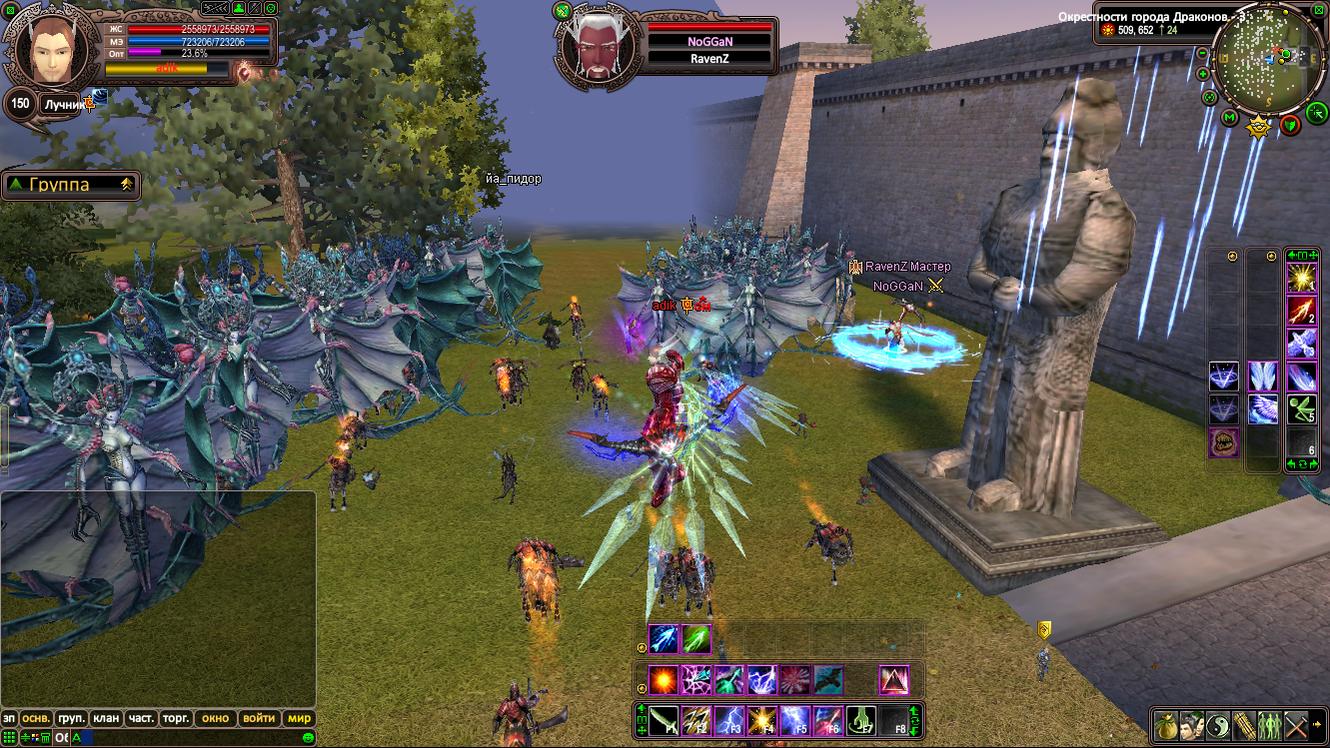Select the торг. chat tab

(177, 718)
